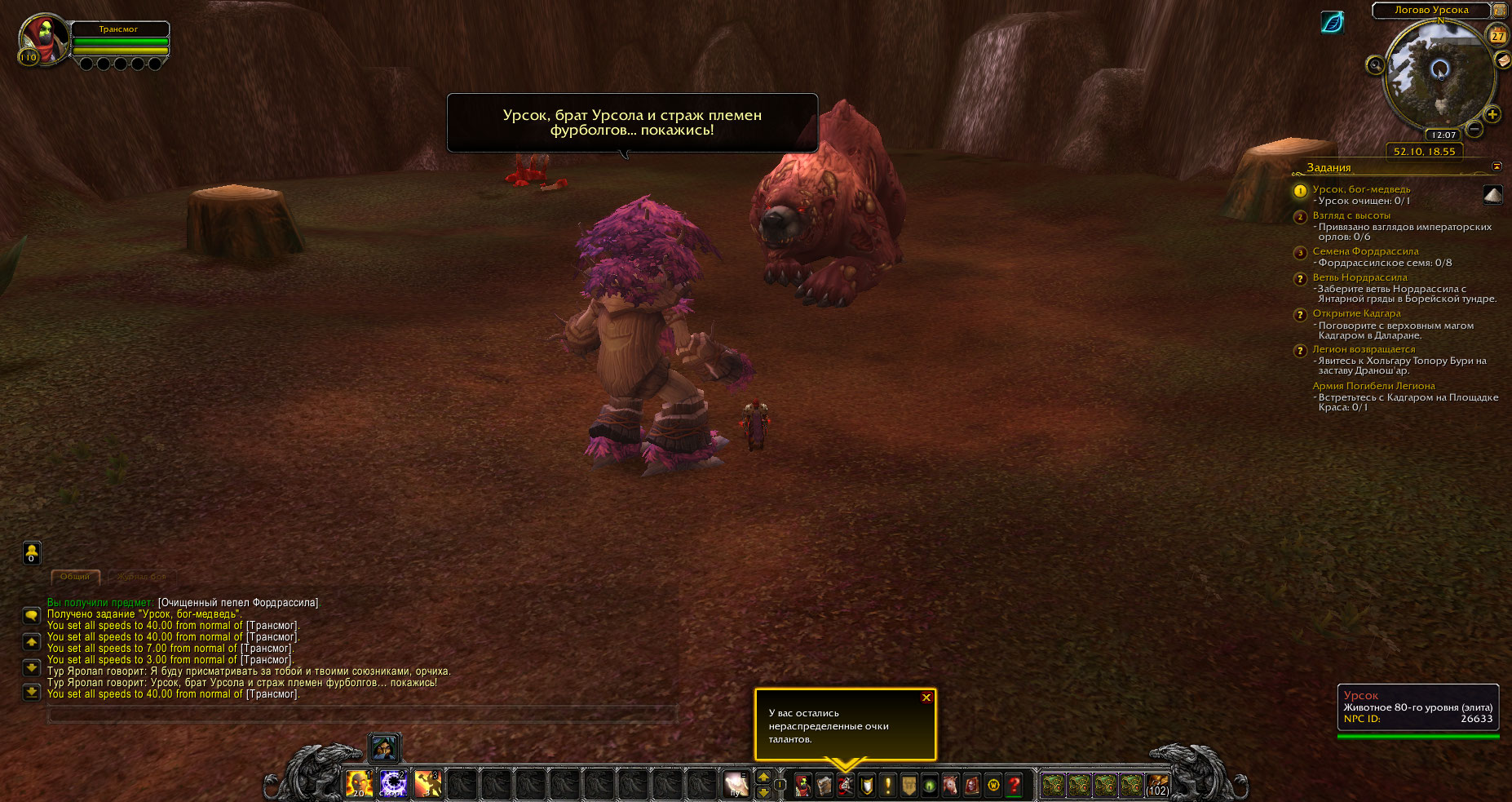Close the unspent talent points tooltip
Screen dimensions: 1512x802
926,698
